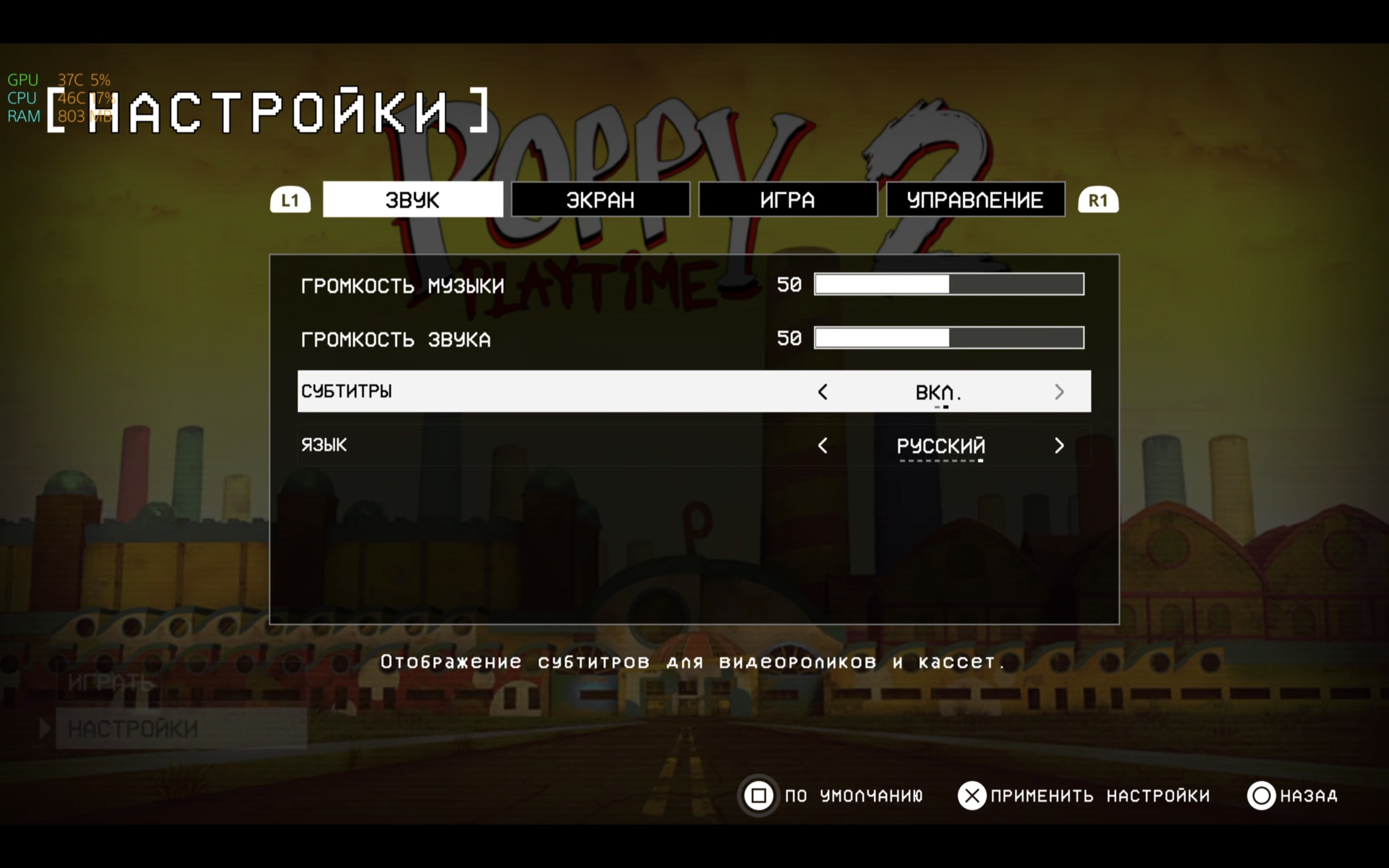The height and width of the screenshot is (868, 1389).
Task: Click the right chevron next to РУССКИЙ
Action: [x=1059, y=446]
